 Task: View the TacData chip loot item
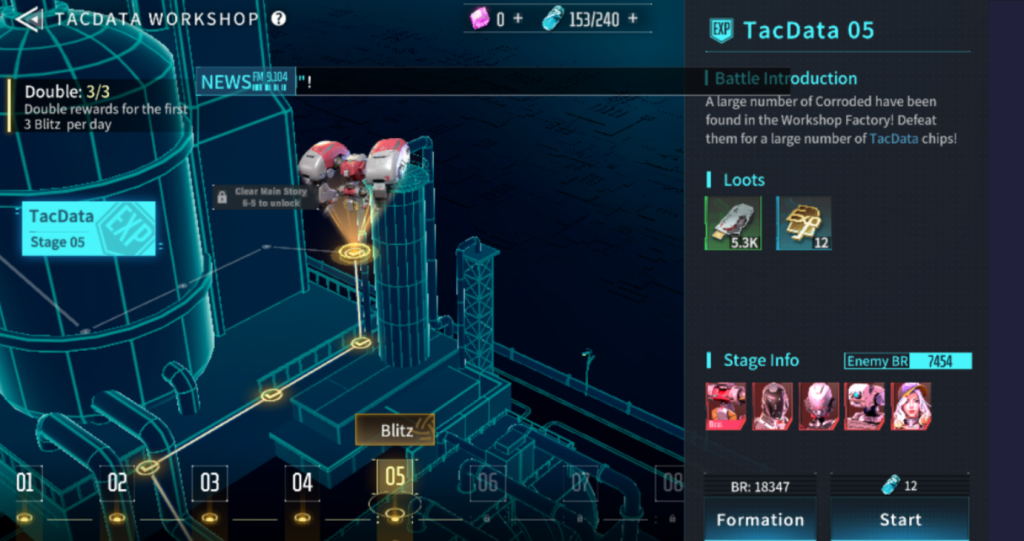pyautogui.click(x=733, y=222)
